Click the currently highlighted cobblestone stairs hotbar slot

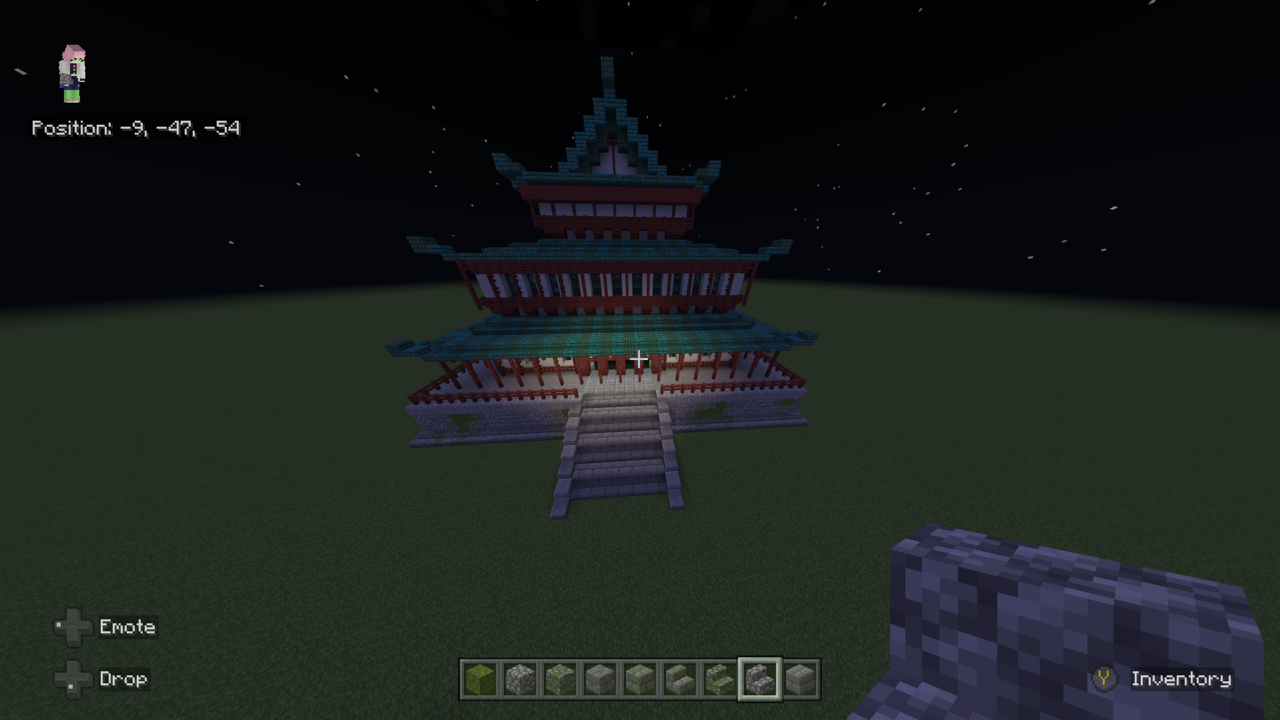760,679
